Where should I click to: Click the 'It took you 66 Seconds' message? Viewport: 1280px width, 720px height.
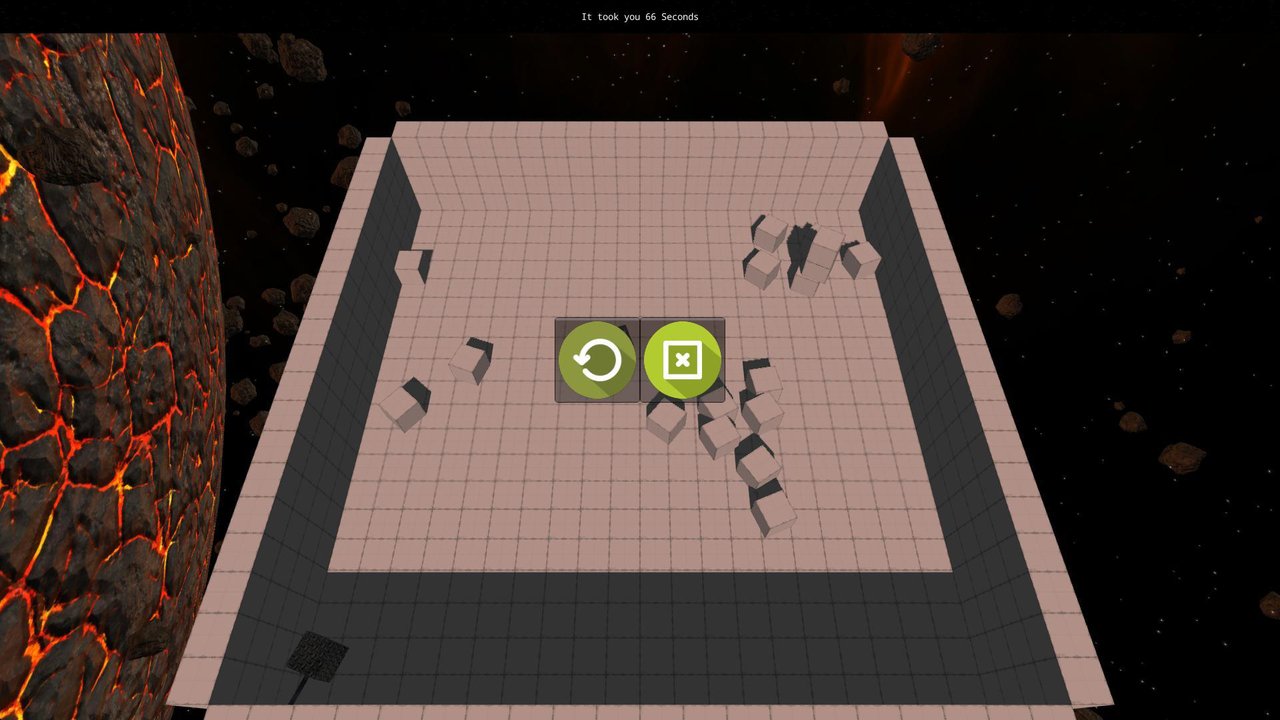tap(640, 16)
